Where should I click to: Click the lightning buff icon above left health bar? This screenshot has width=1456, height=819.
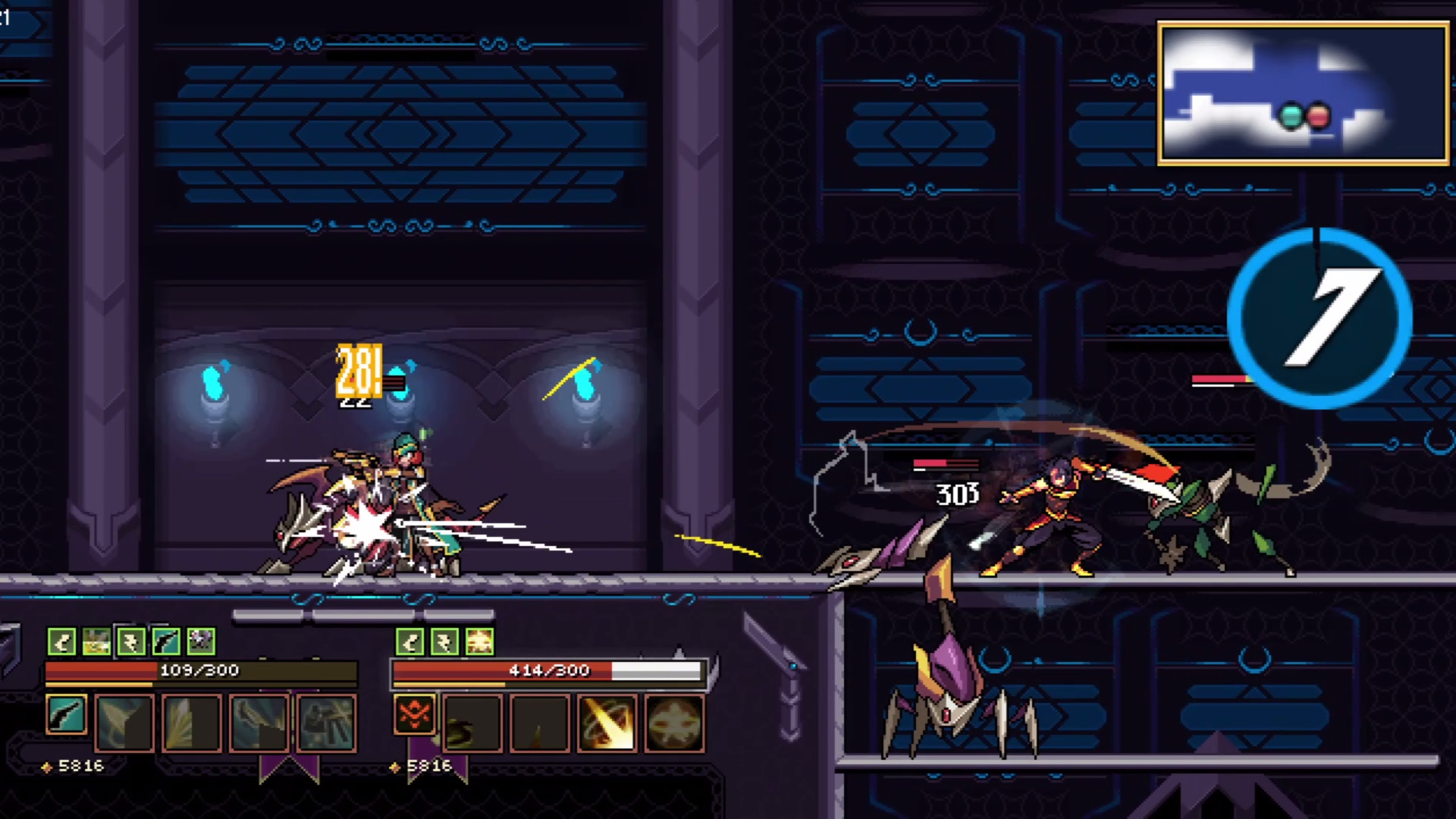point(133,642)
